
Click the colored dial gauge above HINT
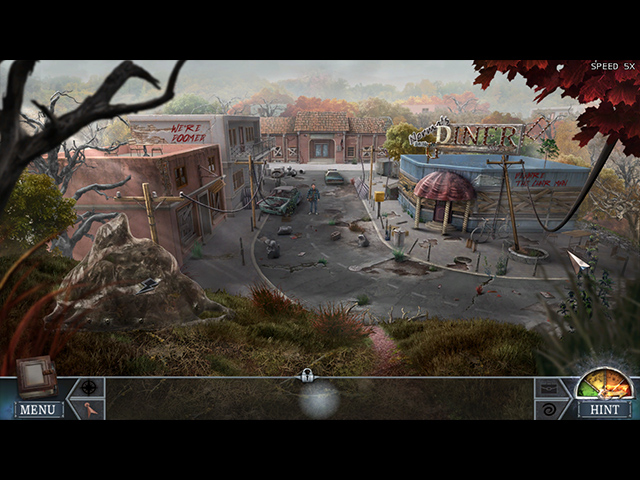(605, 385)
